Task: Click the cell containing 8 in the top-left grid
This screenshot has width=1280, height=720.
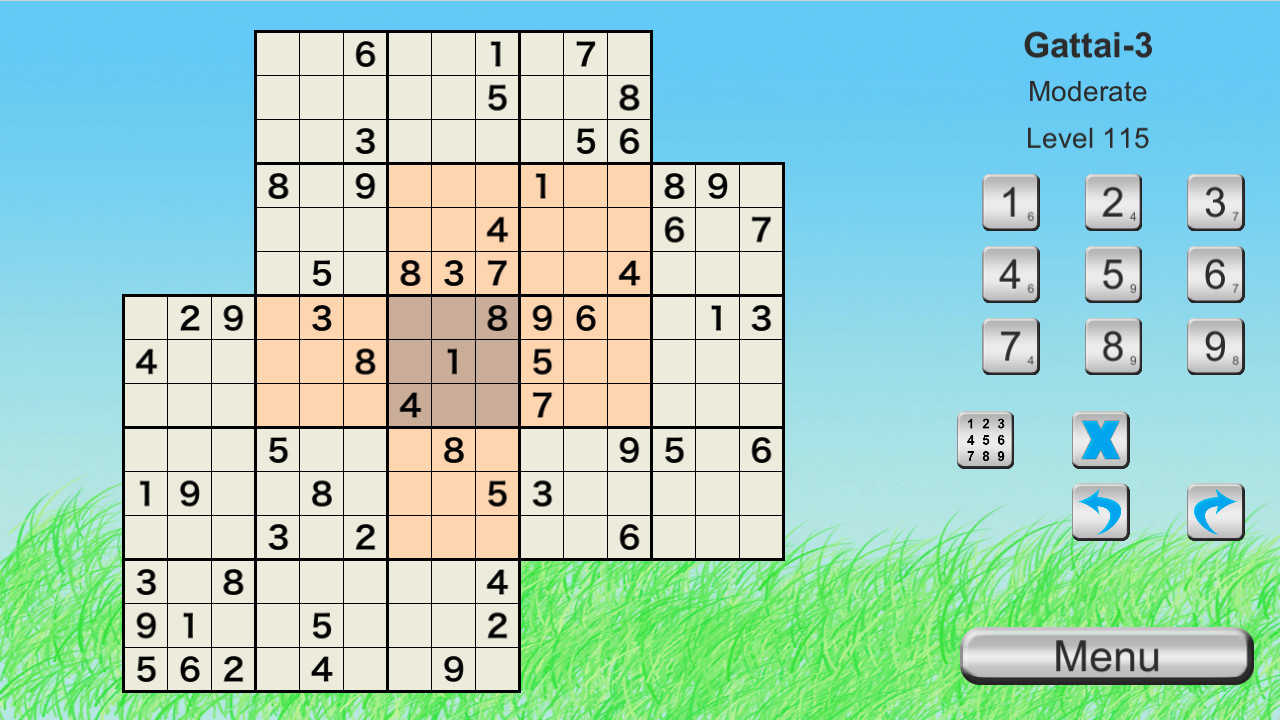Action: pos(277,186)
